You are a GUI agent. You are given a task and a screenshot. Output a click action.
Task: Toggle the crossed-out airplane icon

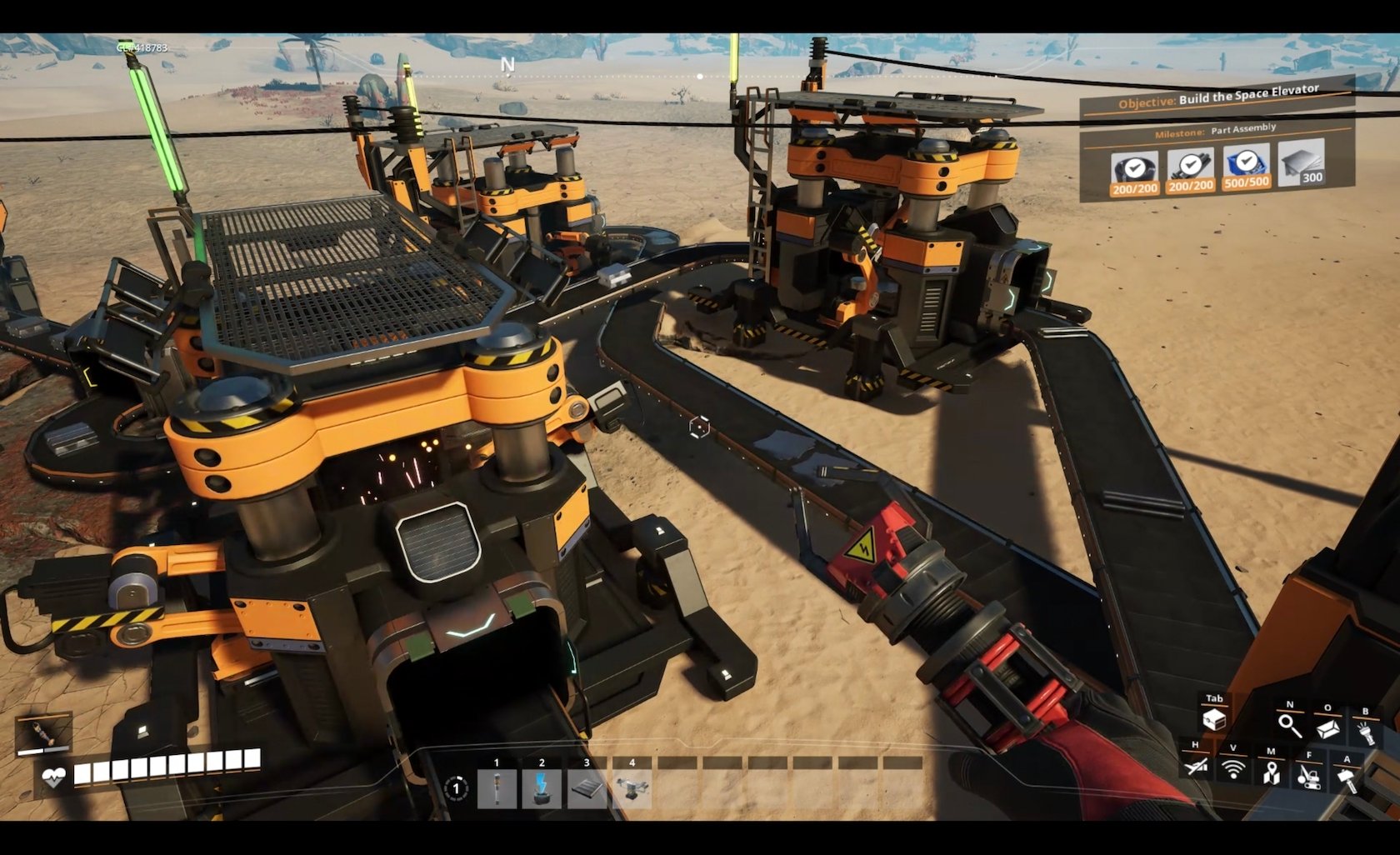[1195, 765]
